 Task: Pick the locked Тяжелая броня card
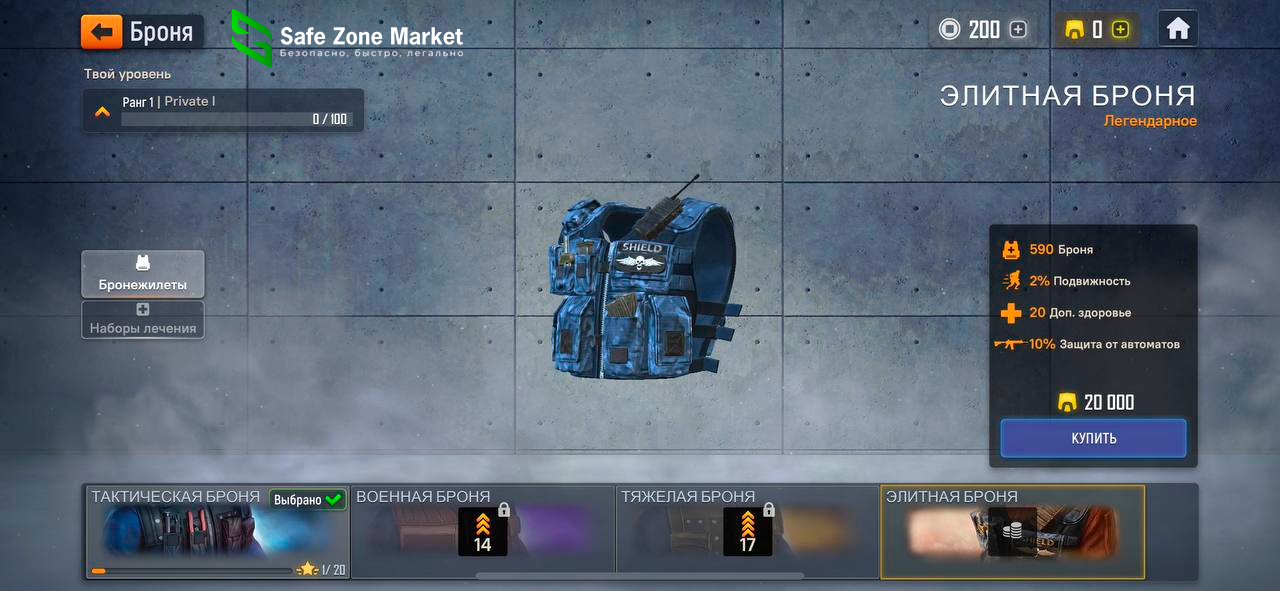tap(747, 532)
